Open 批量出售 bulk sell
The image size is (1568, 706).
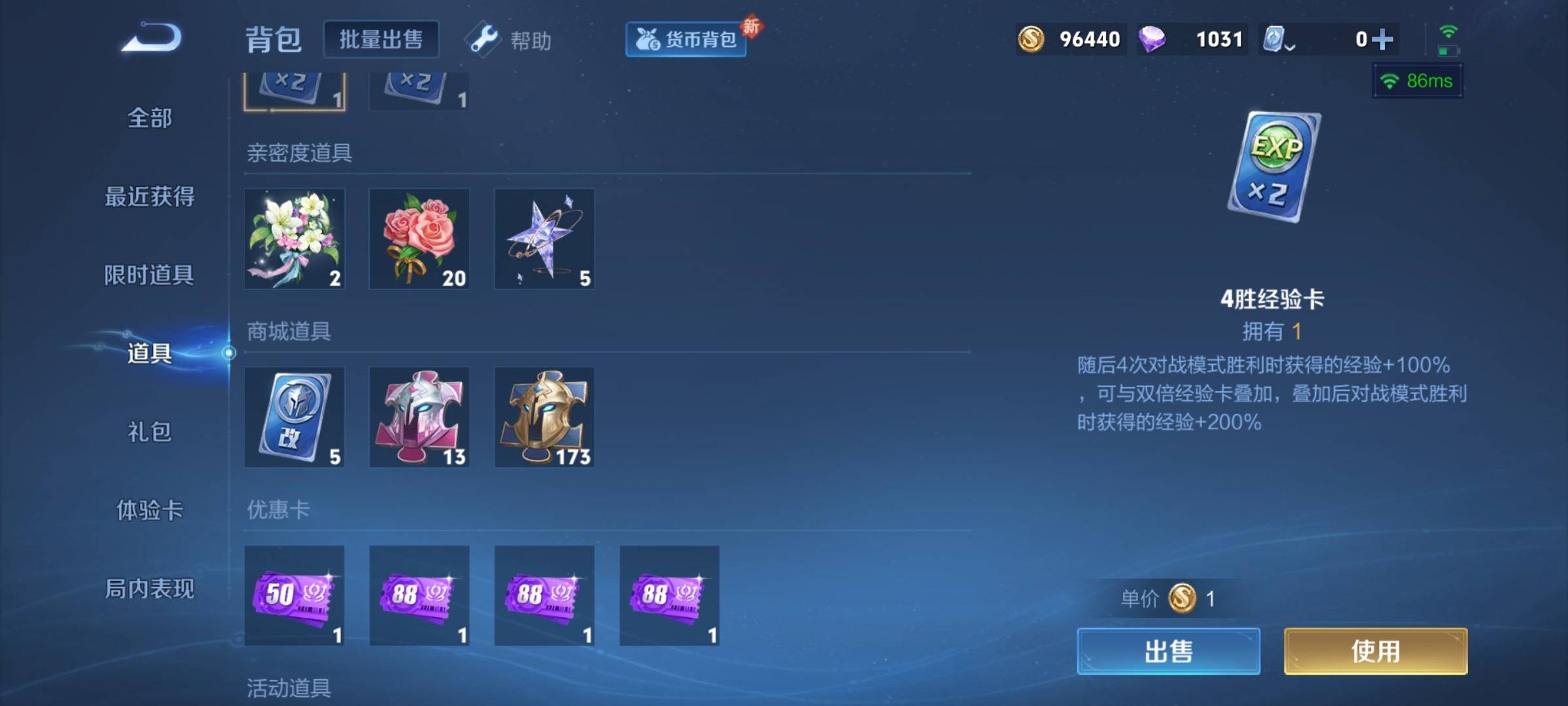pos(381,39)
